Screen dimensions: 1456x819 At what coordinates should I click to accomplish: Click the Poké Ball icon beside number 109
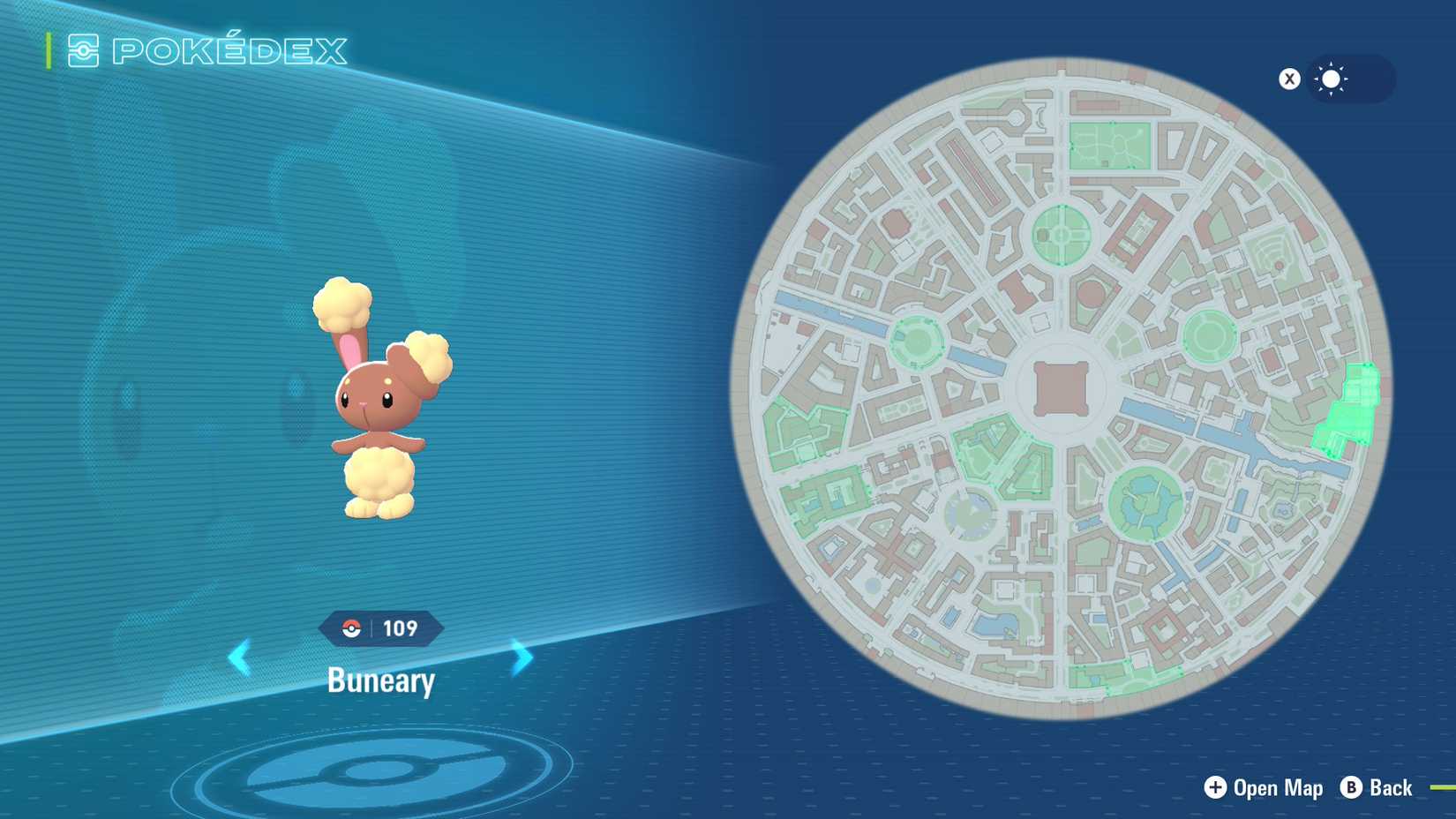click(352, 628)
